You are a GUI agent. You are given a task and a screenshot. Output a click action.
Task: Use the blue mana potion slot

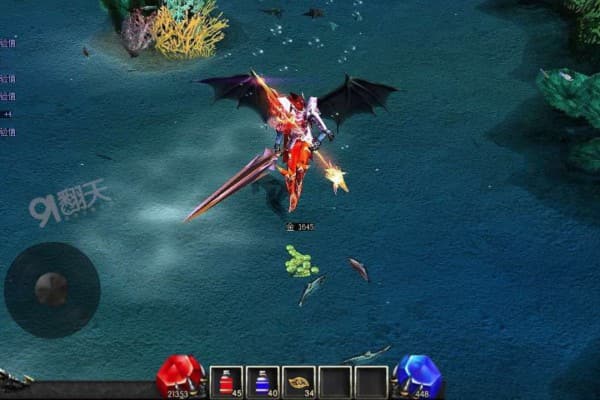[263, 381]
